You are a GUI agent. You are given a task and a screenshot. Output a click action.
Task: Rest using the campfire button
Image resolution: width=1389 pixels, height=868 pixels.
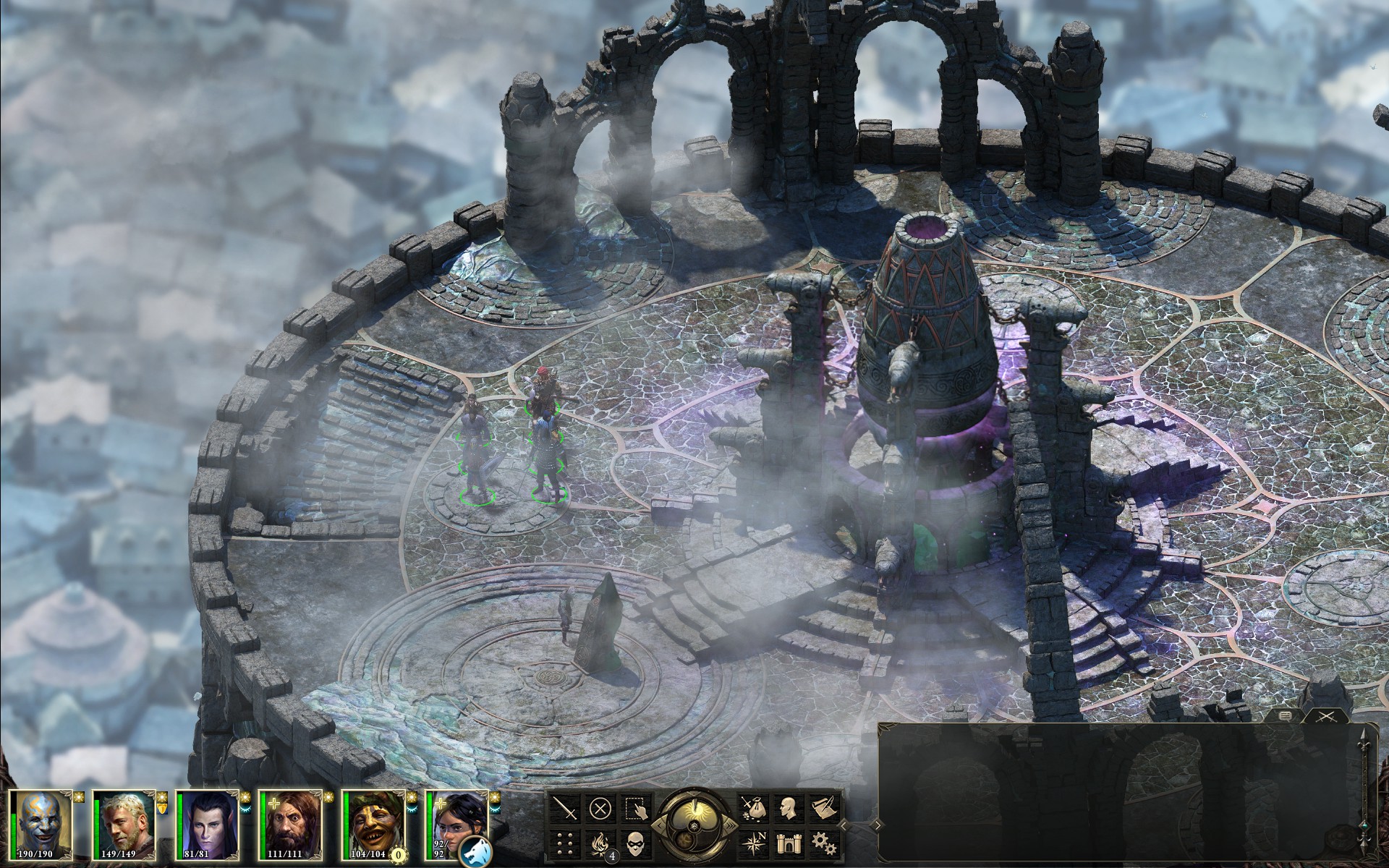[x=601, y=841]
